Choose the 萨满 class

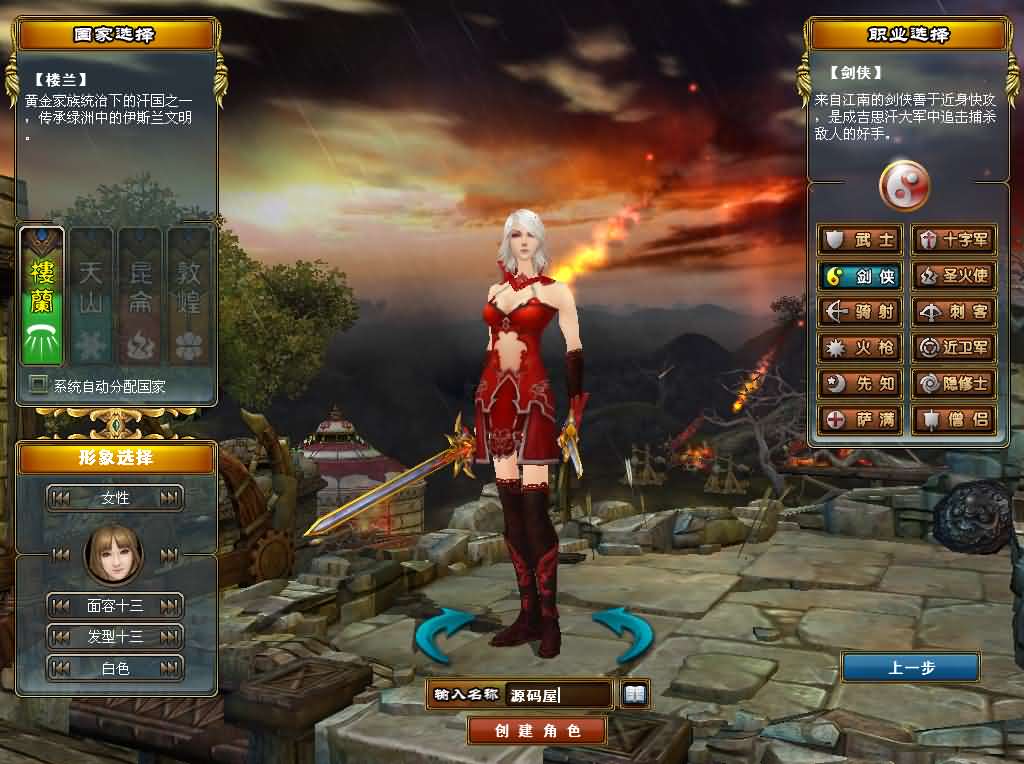point(860,419)
